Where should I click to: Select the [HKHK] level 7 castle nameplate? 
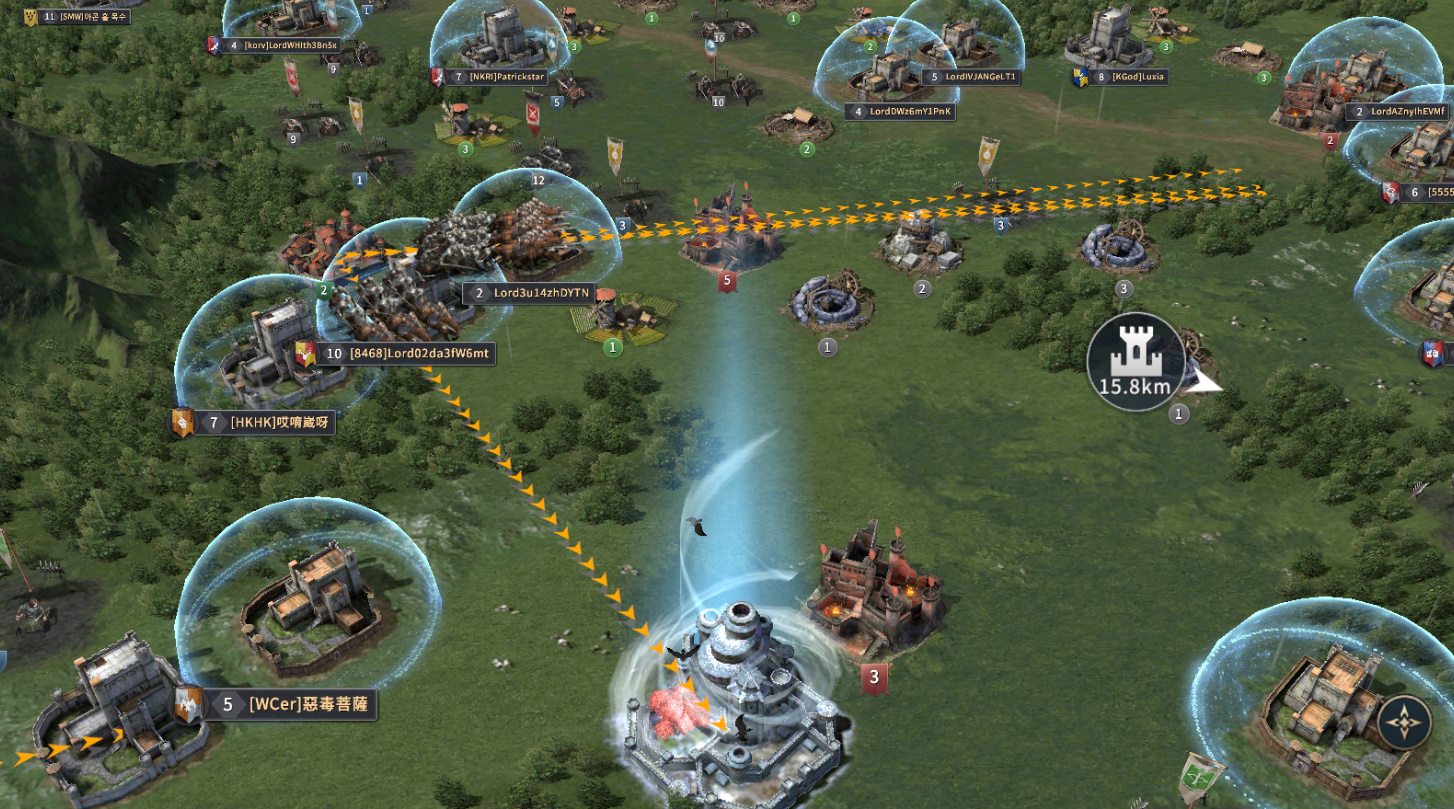266,423
